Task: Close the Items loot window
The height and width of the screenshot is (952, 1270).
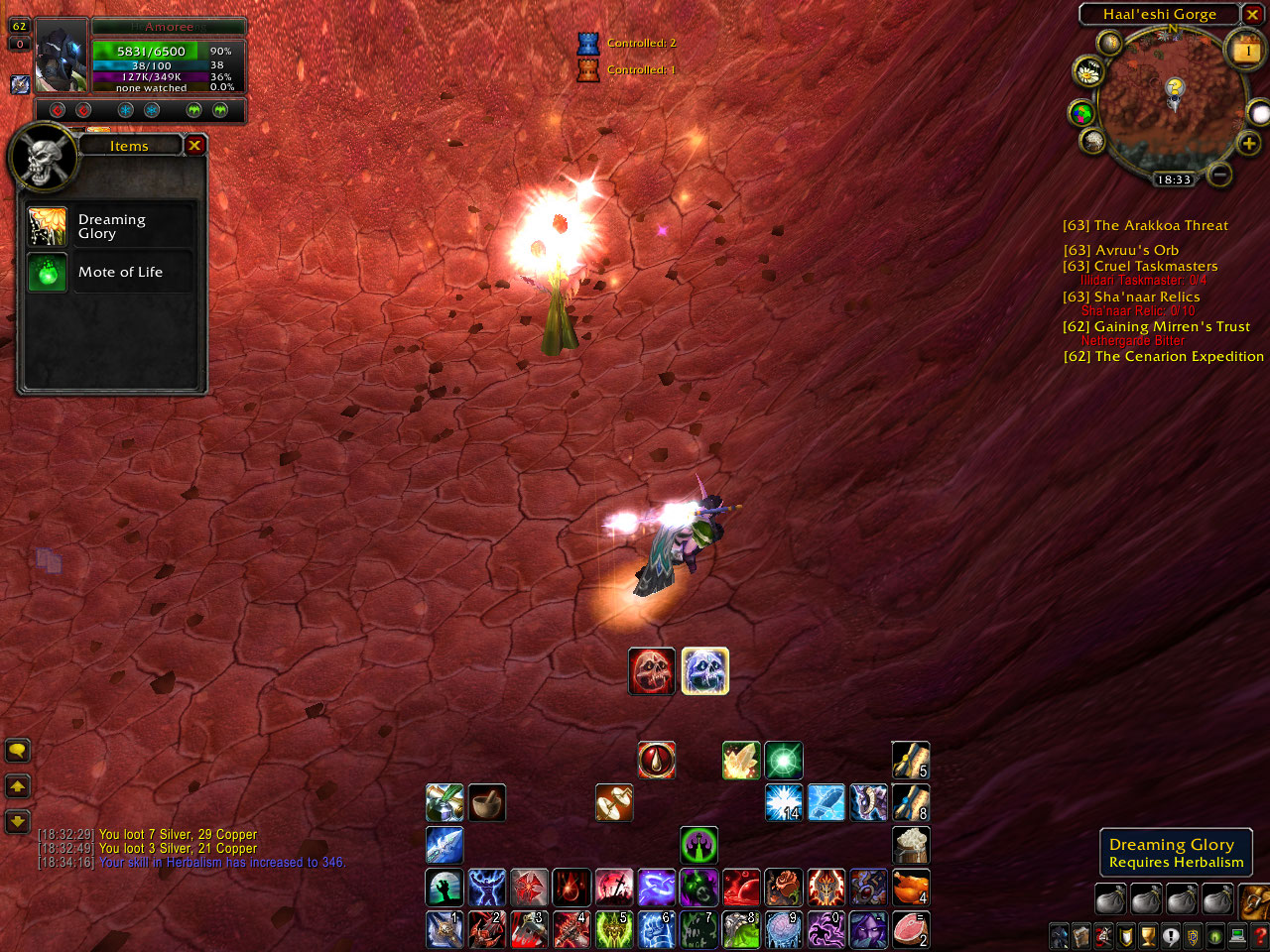Action: coord(194,146)
